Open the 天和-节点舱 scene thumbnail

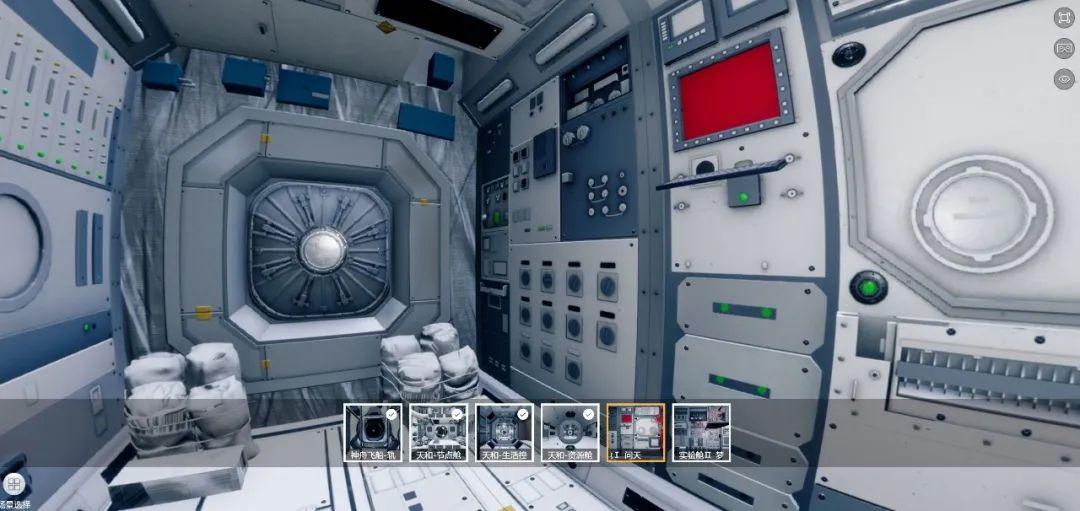coord(439,432)
